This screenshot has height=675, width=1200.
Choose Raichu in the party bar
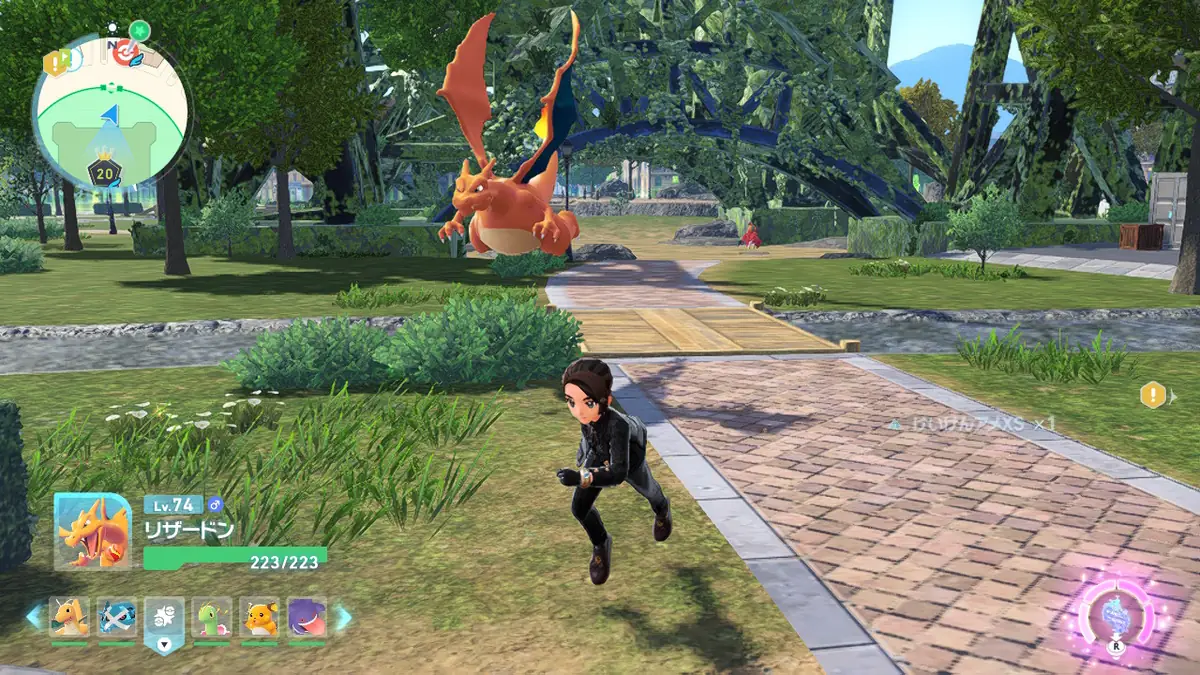[260, 617]
